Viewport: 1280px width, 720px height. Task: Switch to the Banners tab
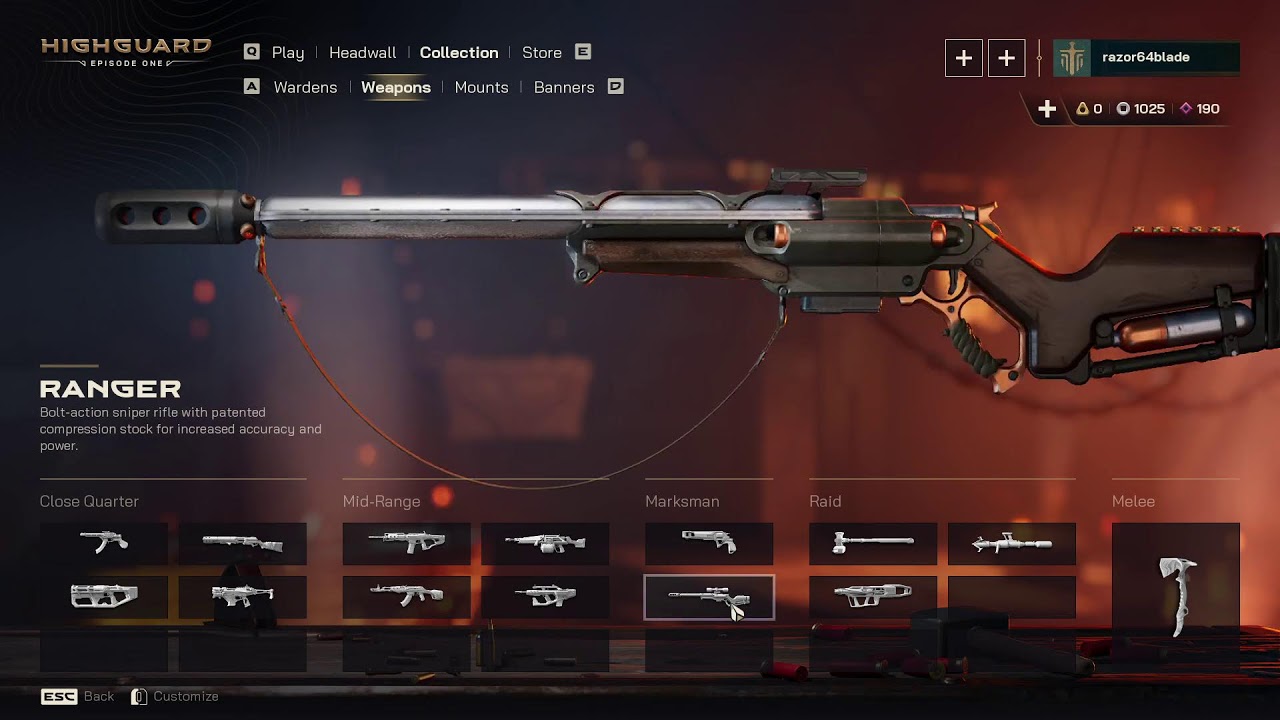(x=564, y=88)
